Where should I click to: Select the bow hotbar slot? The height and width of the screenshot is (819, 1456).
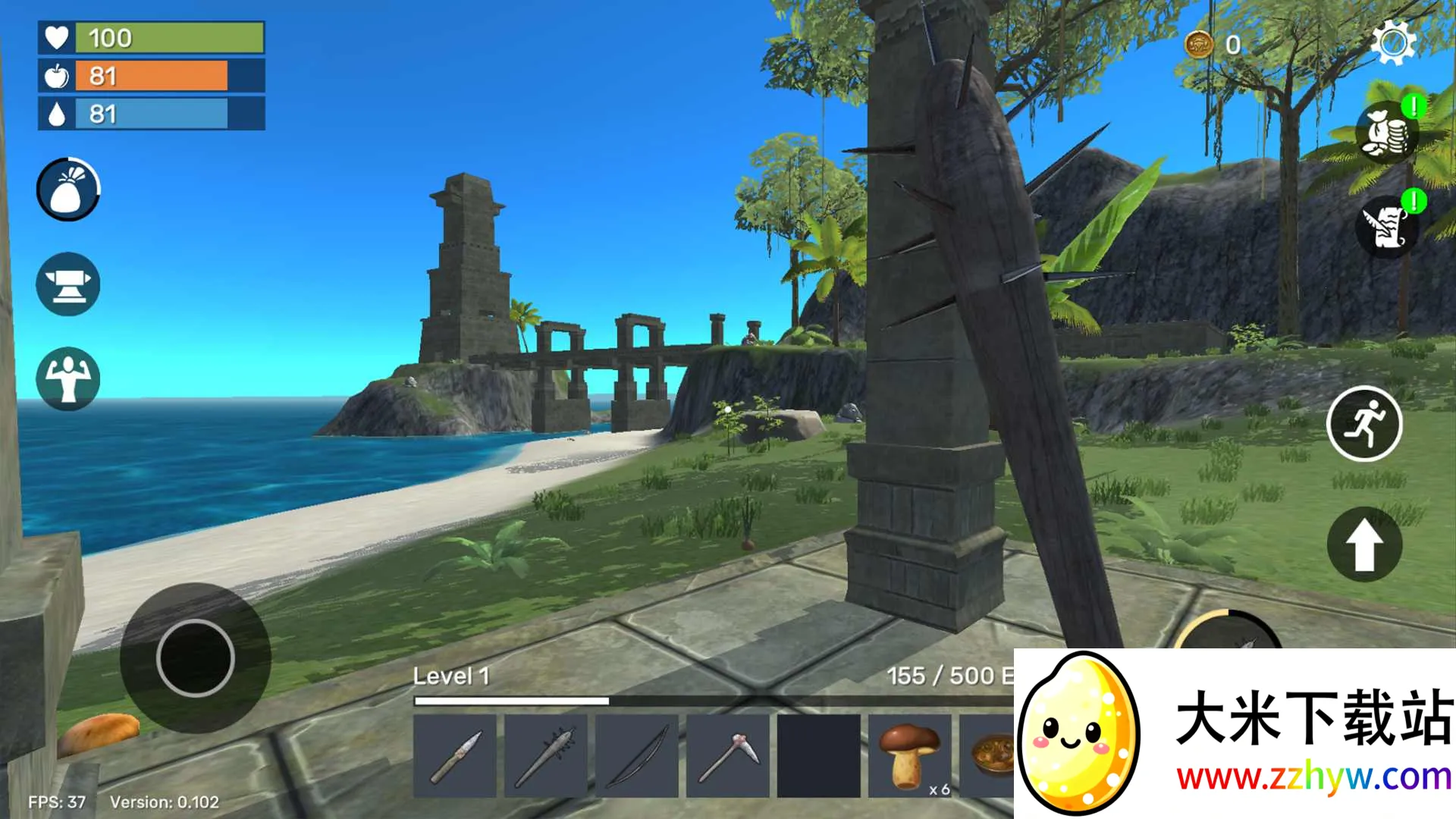pos(637,756)
